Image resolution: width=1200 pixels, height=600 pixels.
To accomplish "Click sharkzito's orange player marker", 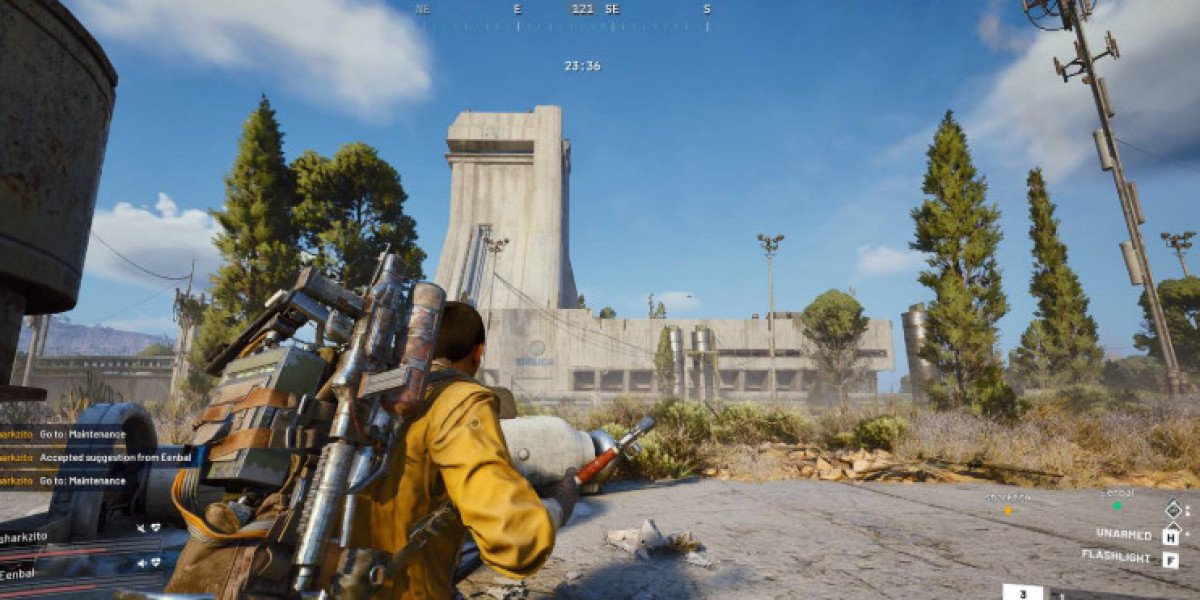I will click(1008, 510).
